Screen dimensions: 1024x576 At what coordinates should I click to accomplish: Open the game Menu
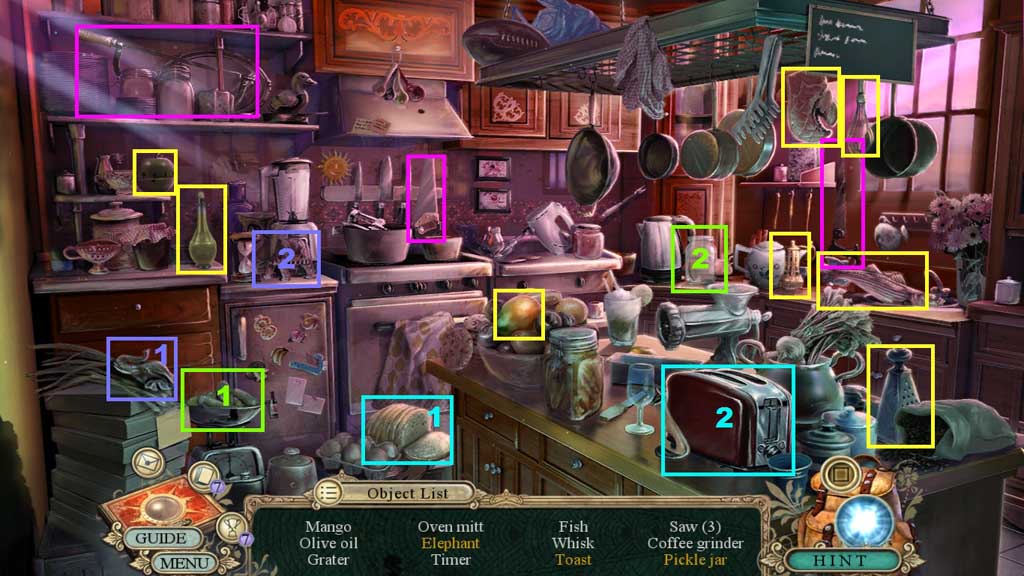click(x=186, y=563)
